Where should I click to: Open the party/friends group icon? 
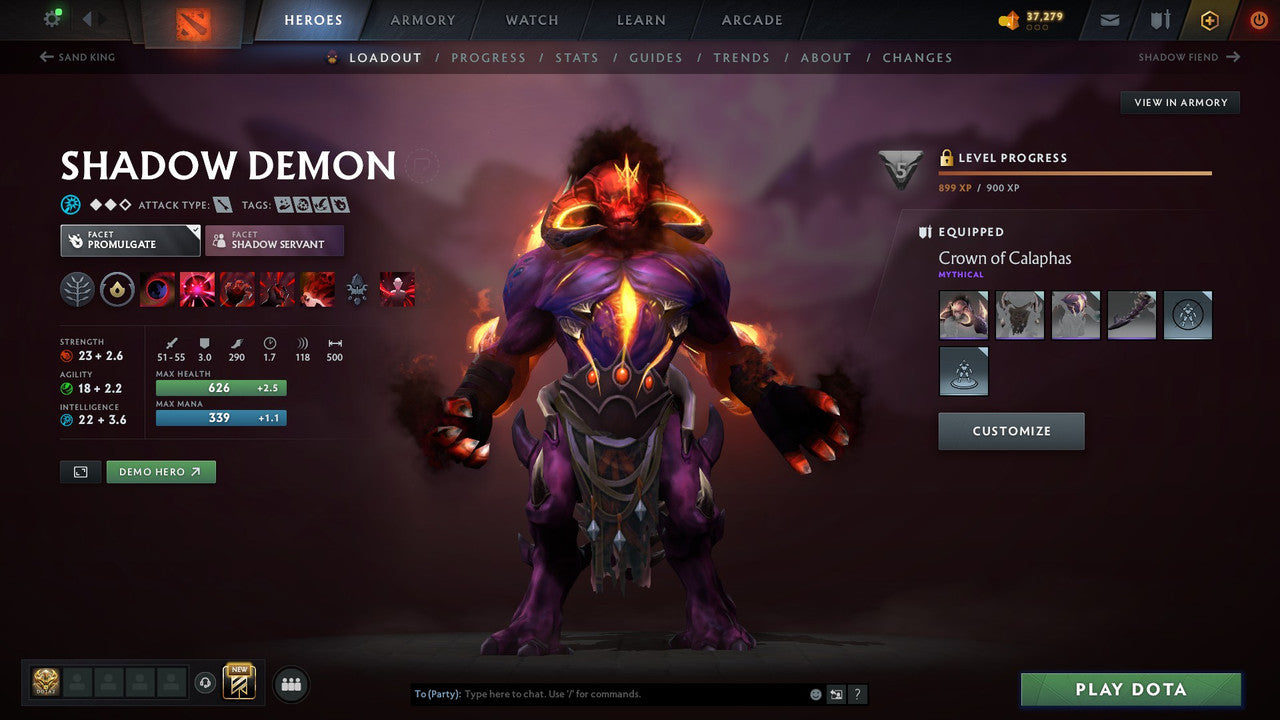click(x=289, y=682)
